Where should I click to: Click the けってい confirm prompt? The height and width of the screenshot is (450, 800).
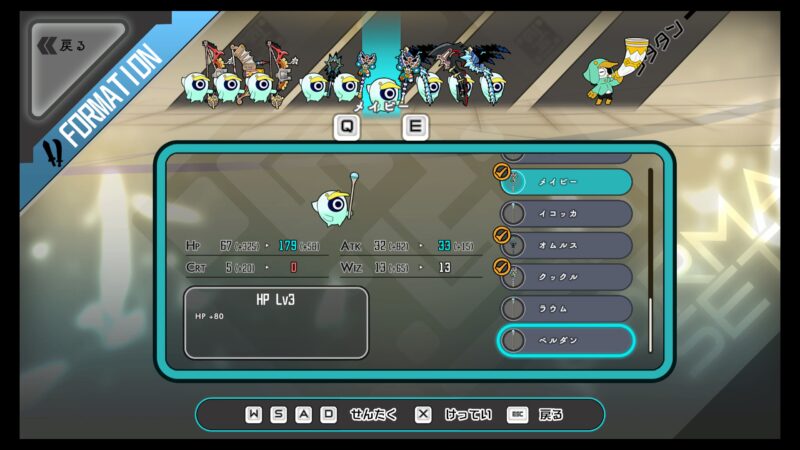click(454, 414)
